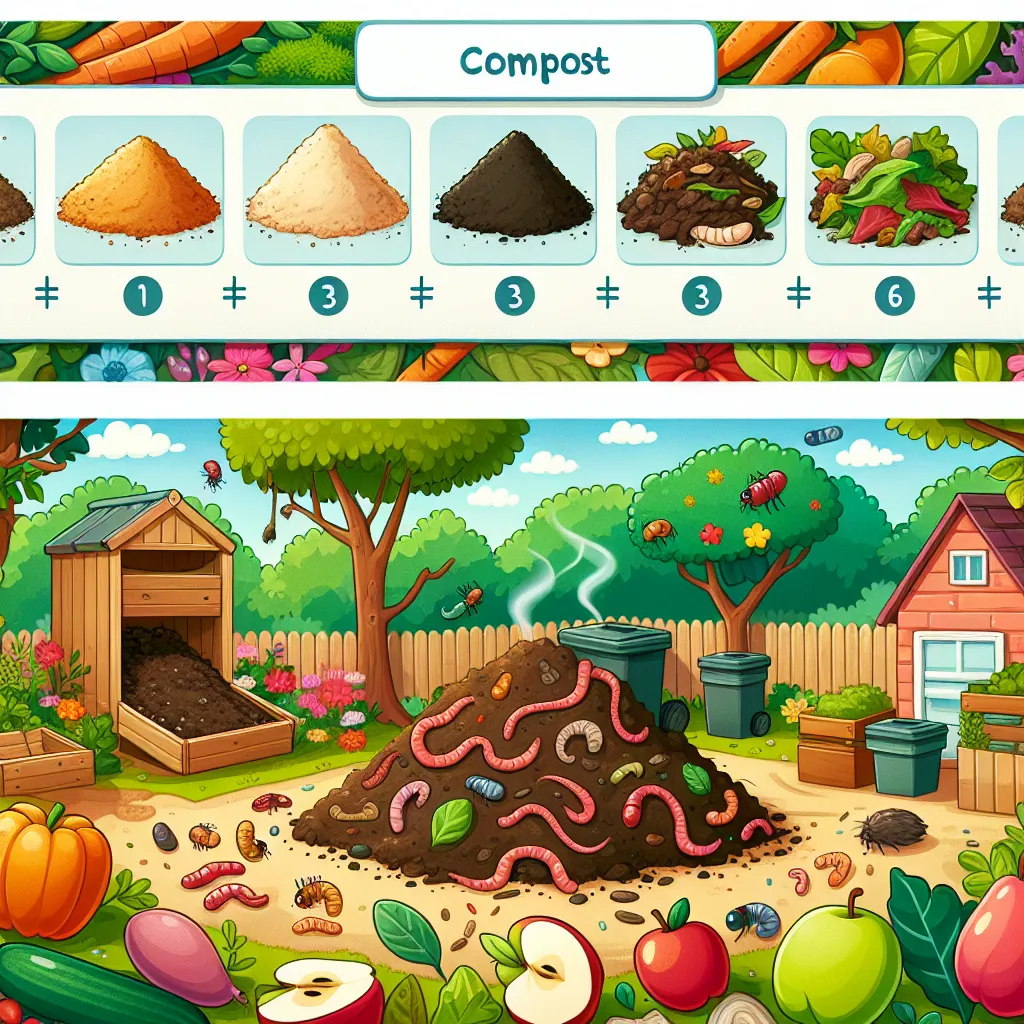Screen dimensions: 1024x1024
Task: Choose the pale beige powder pile
Action: tap(327, 190)
